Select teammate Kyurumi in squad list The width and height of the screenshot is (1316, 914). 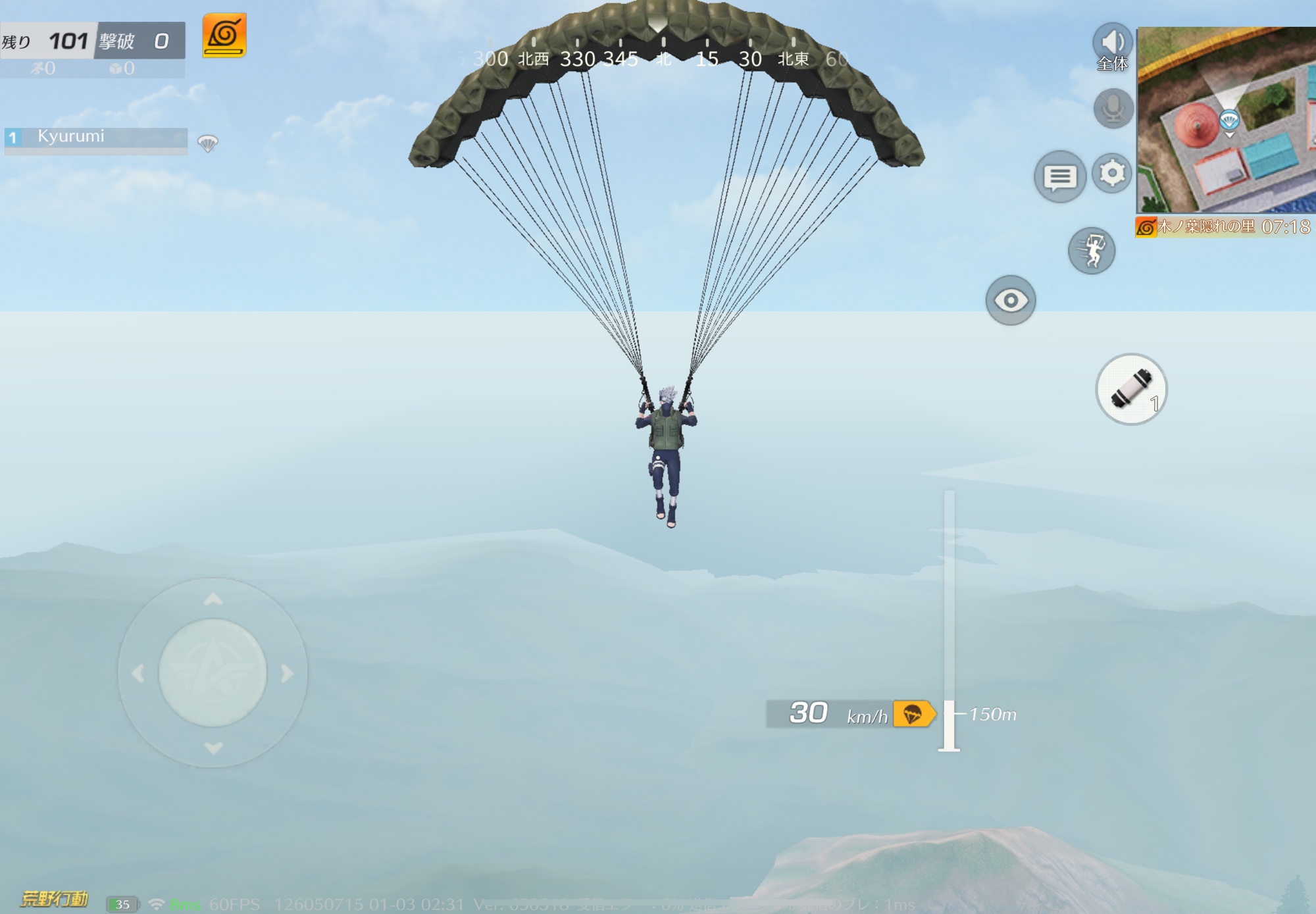[x=96, y=138]
